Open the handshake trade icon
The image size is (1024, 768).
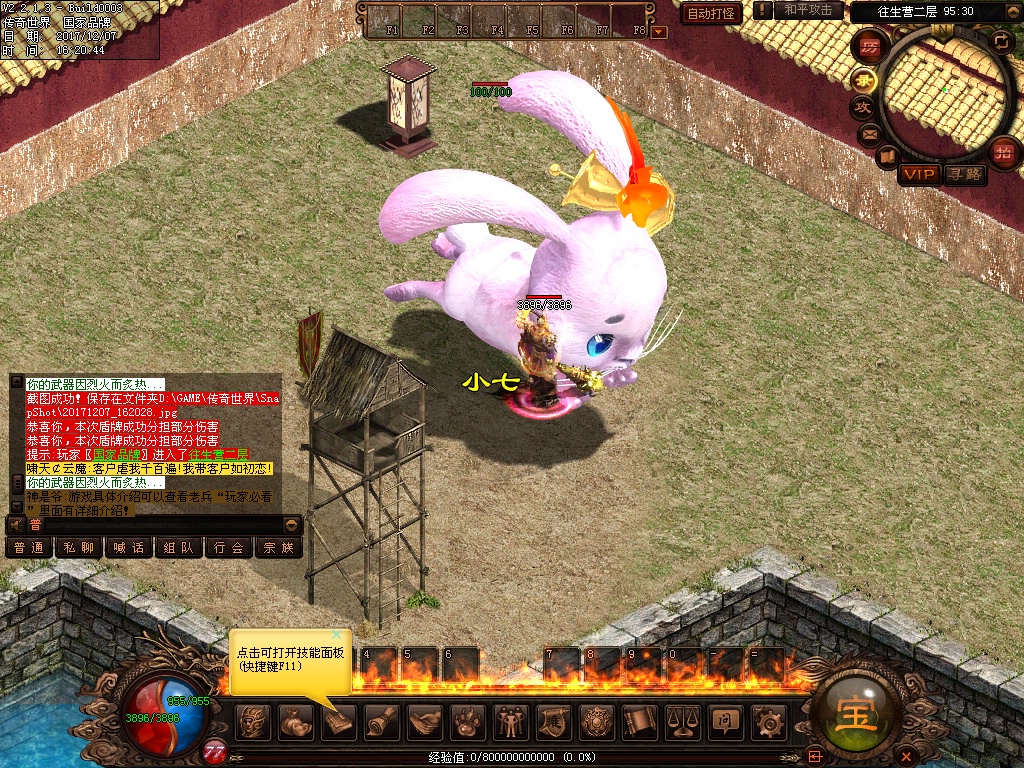coord(424,720)
